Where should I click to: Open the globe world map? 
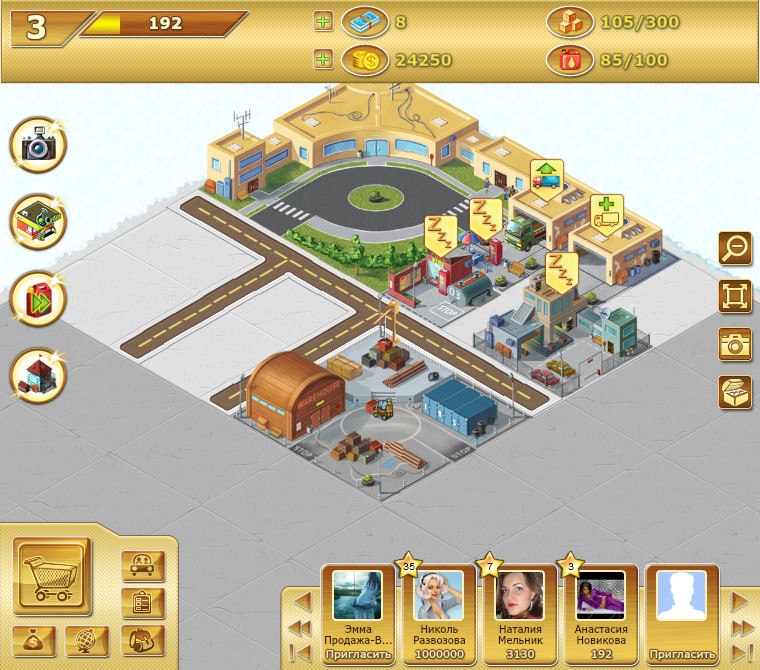(87, 640)
